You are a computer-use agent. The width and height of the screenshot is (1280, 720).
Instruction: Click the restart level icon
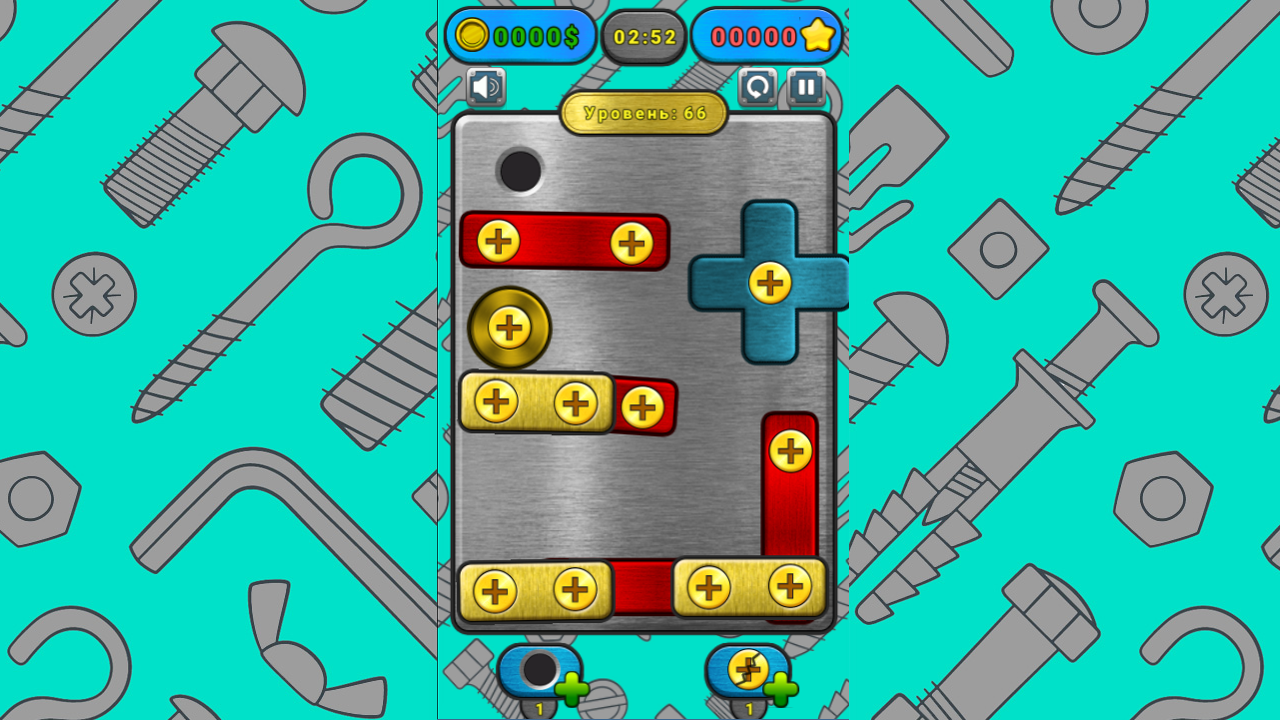tap(758, 88)
